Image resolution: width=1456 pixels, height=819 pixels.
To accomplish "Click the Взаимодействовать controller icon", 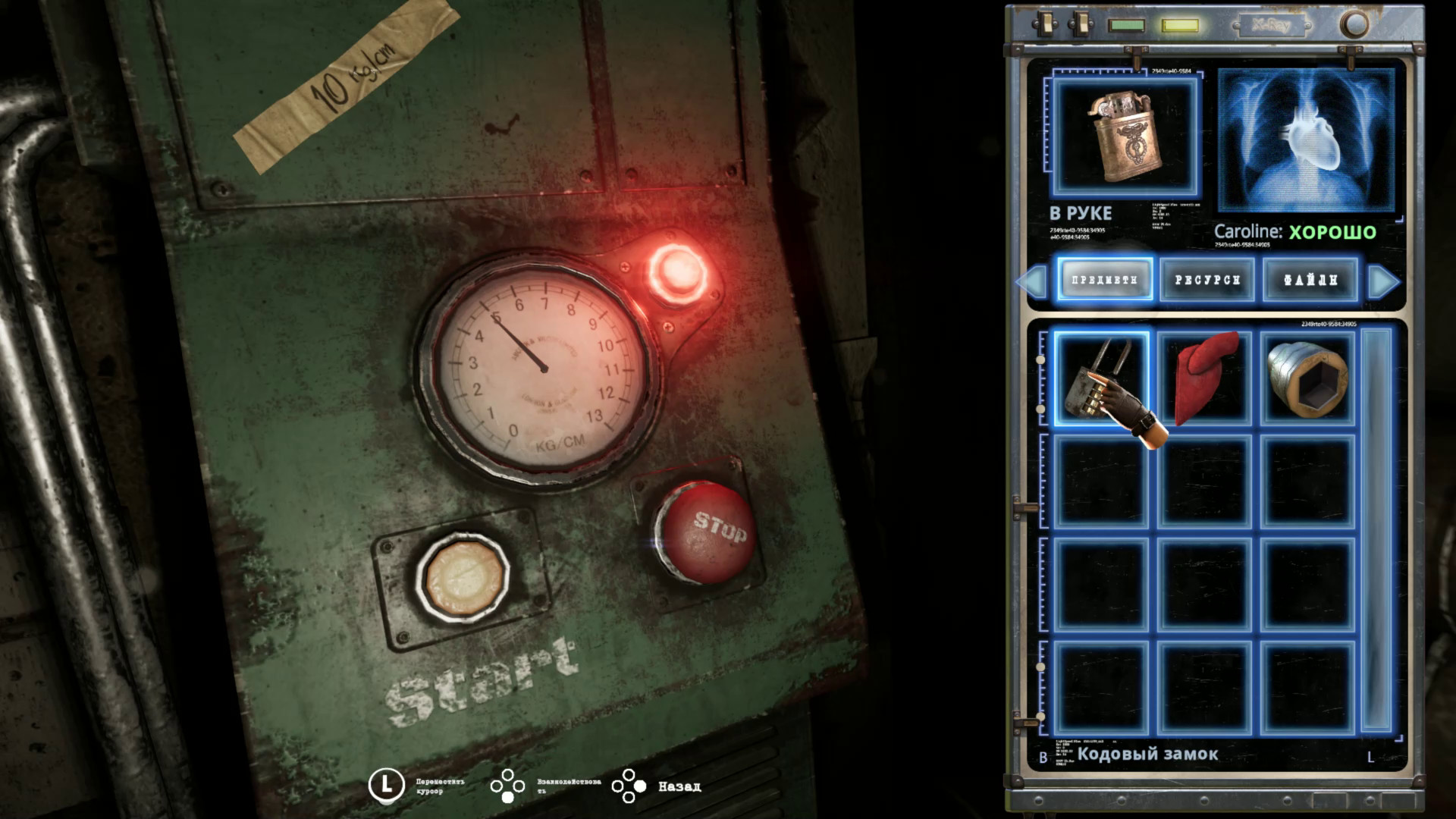I will [507, 786].
